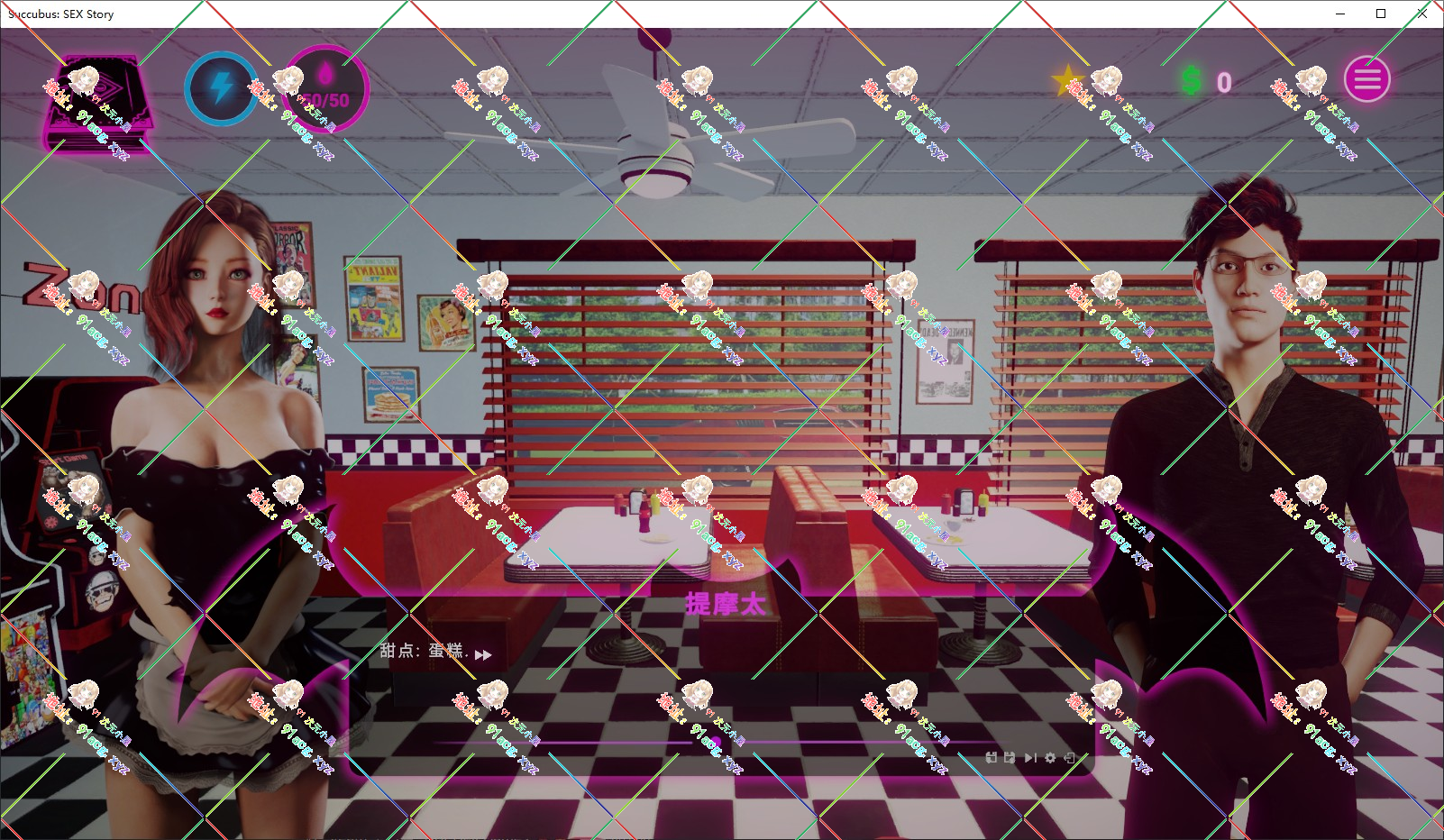Click the save game floppy disk icon

point(992,757)
